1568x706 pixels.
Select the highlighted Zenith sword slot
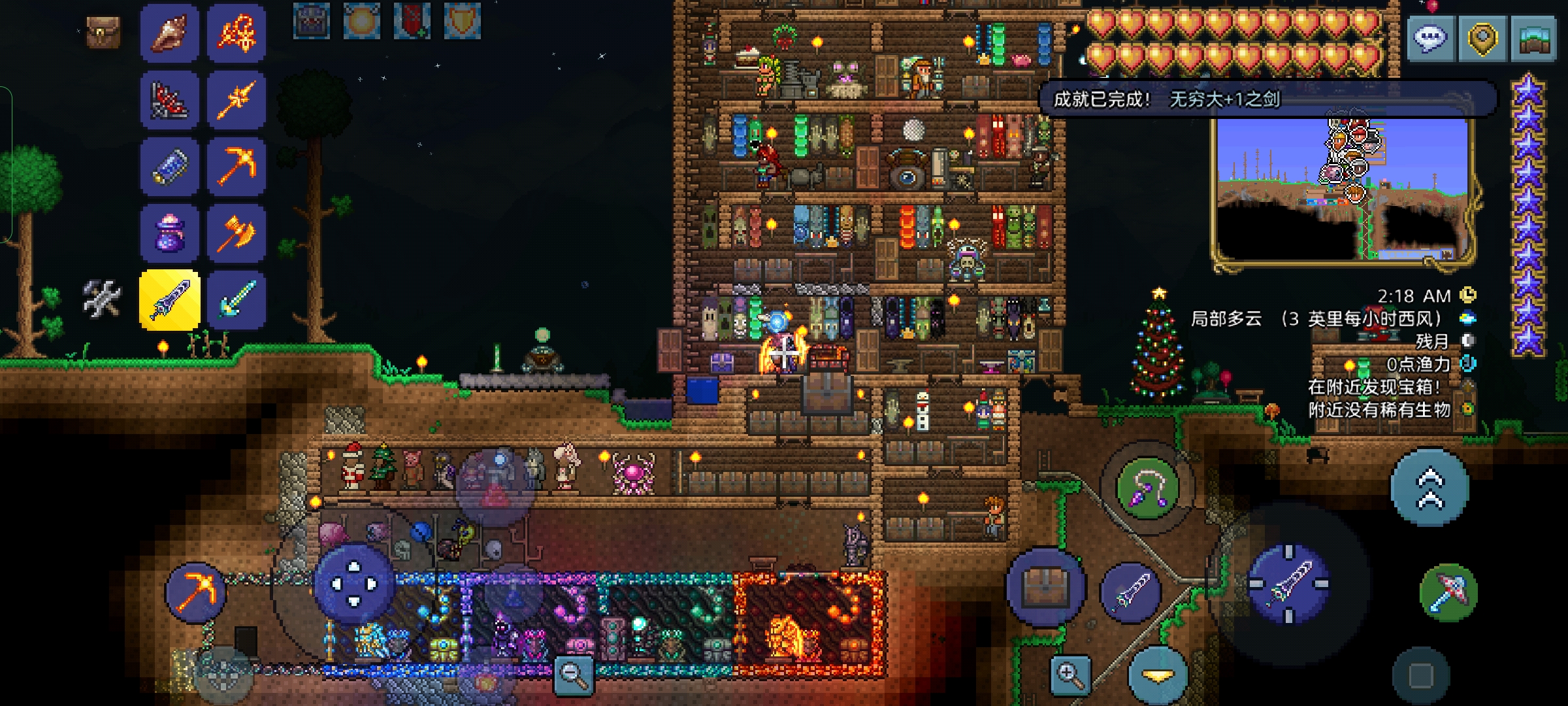[169, 300]
